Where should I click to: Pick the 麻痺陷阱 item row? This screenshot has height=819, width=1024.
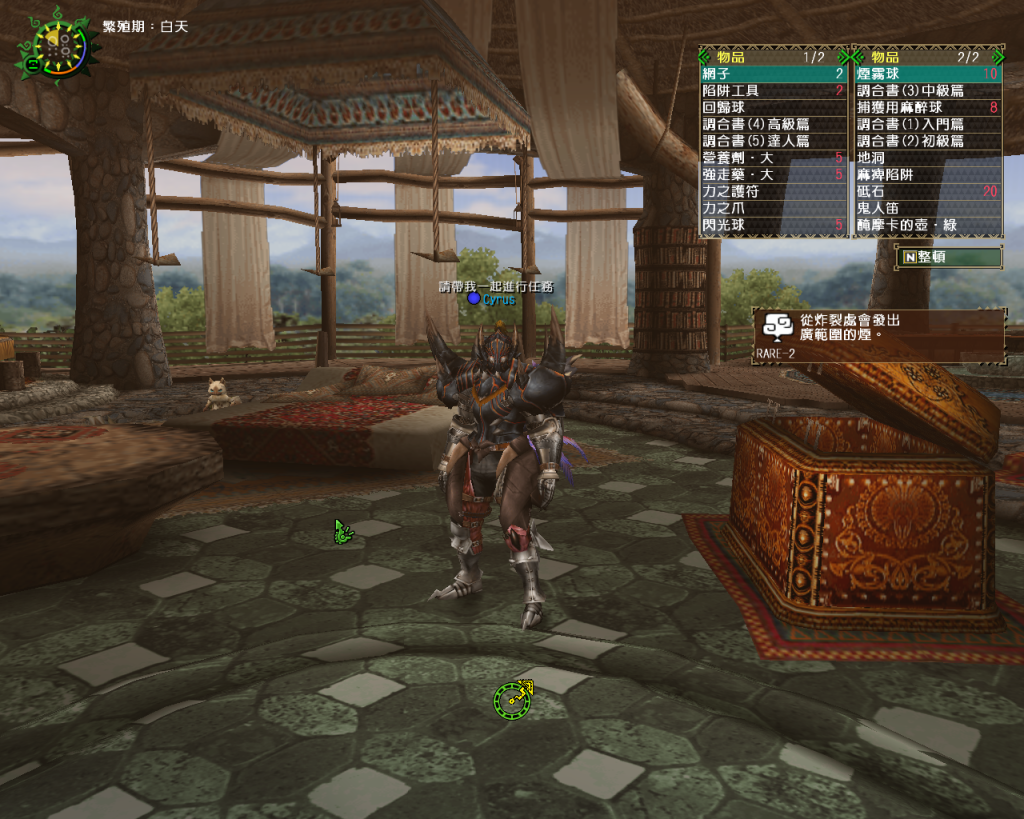pos(927,175)
